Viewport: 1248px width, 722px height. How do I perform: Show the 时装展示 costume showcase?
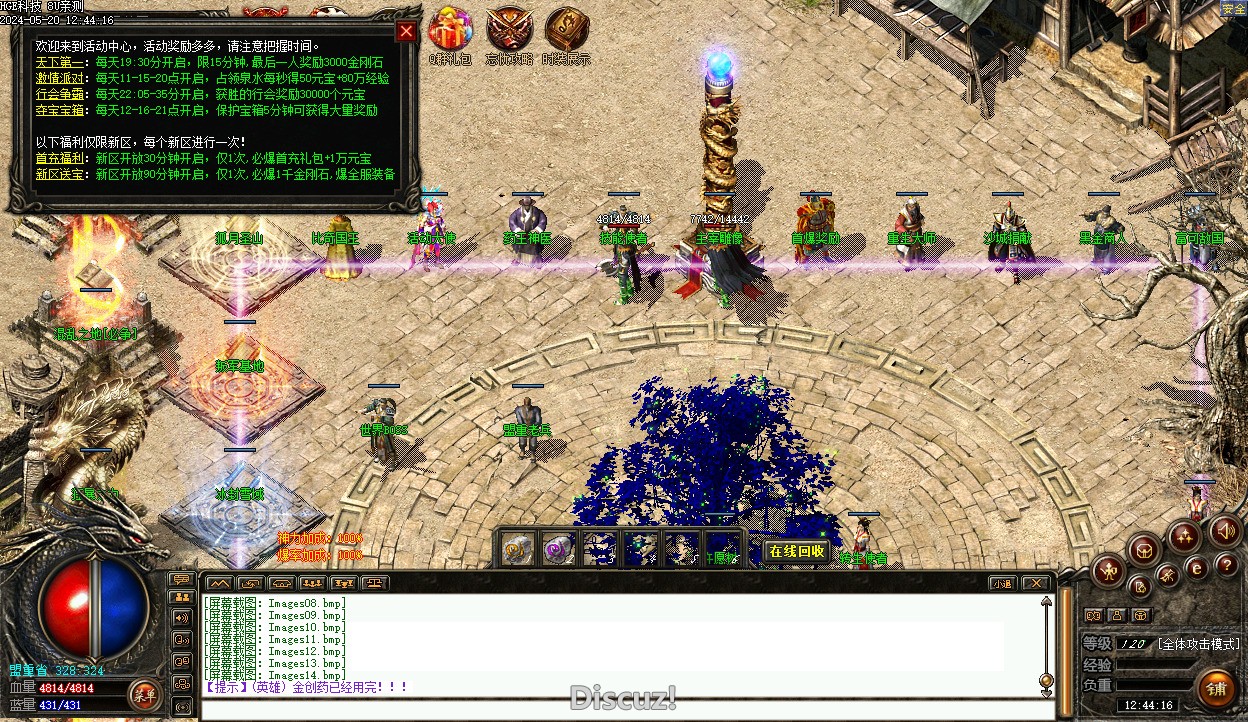tap(566, 30)
